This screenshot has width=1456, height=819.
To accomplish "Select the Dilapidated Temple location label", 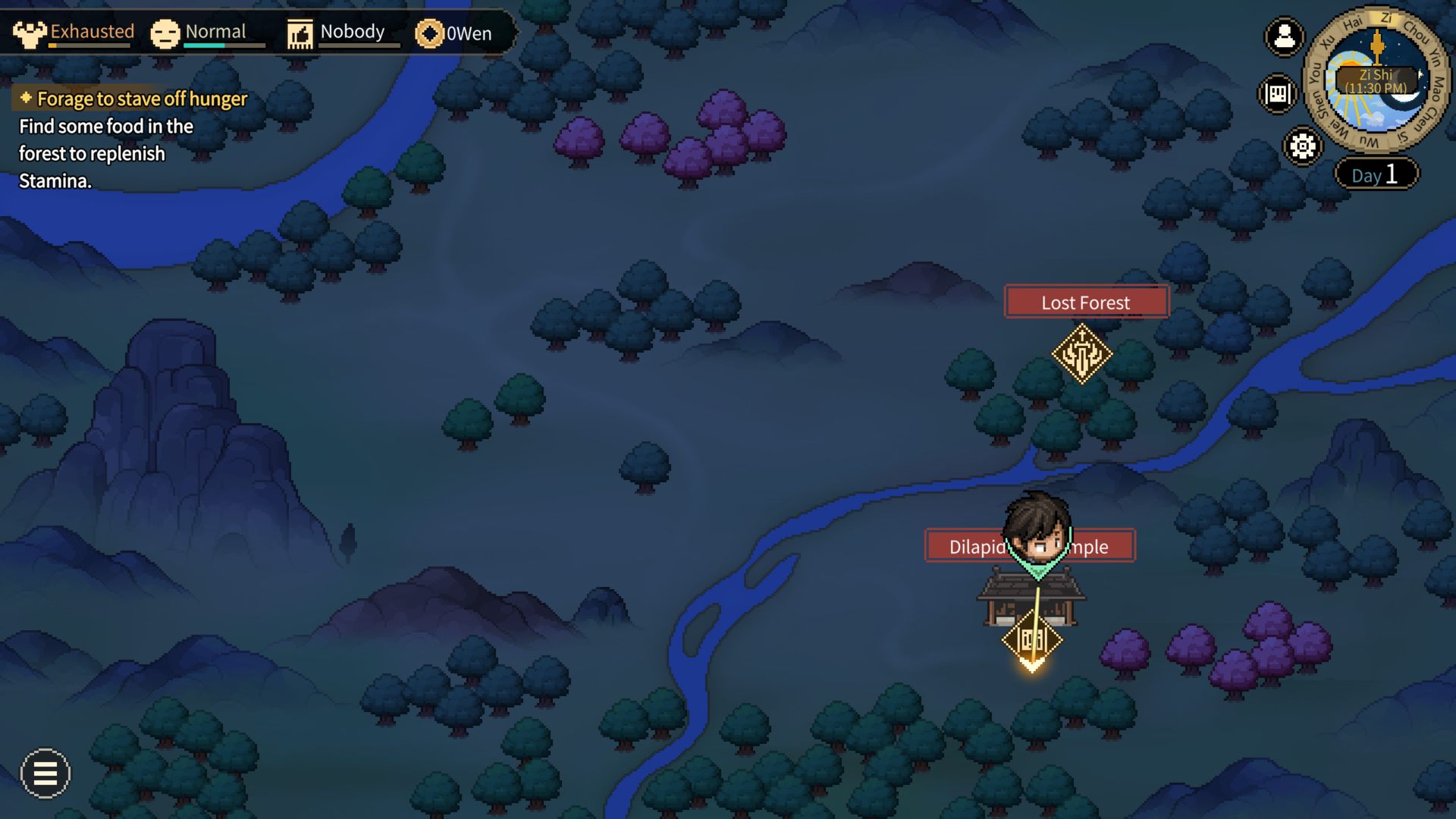I will click(x=978, y=546).
